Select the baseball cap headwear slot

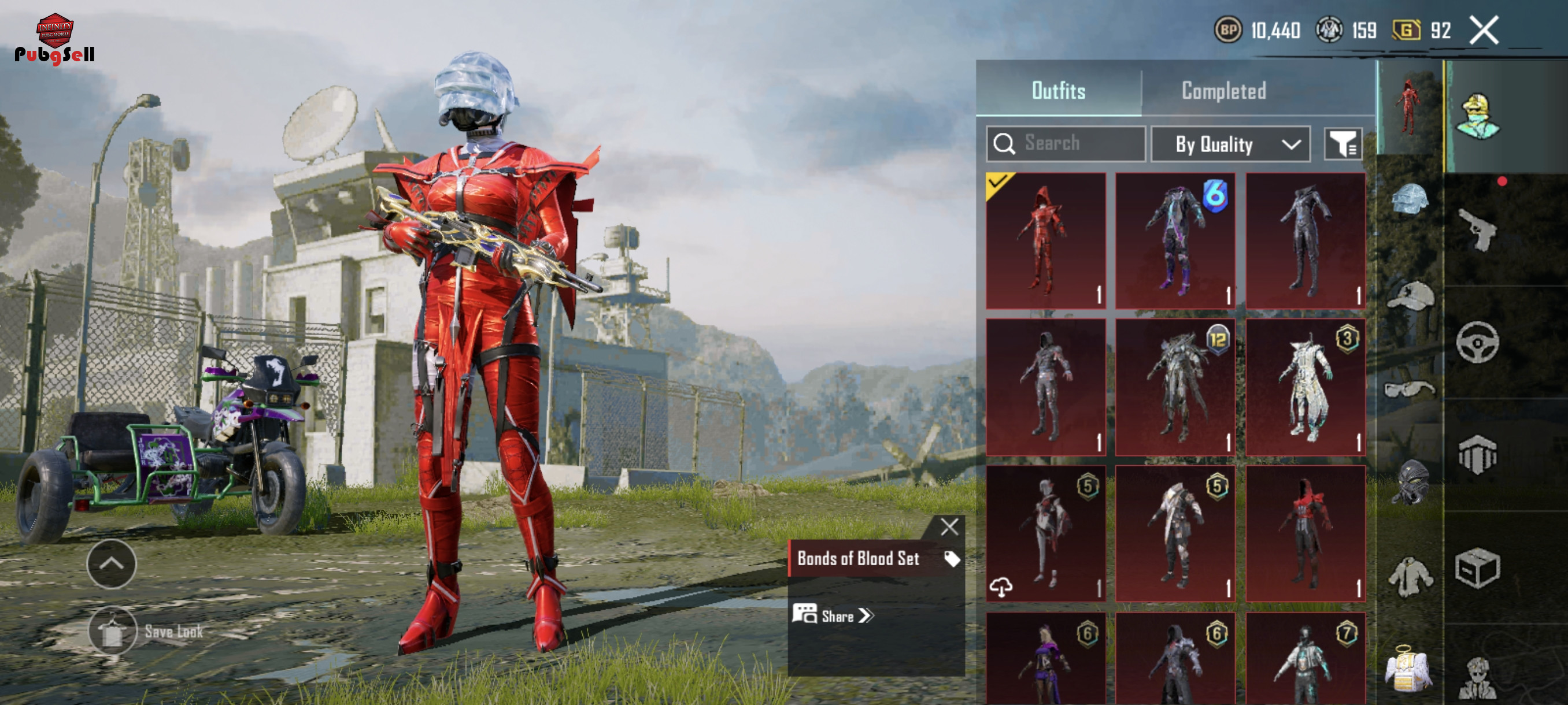click(x=1410, y=296)
